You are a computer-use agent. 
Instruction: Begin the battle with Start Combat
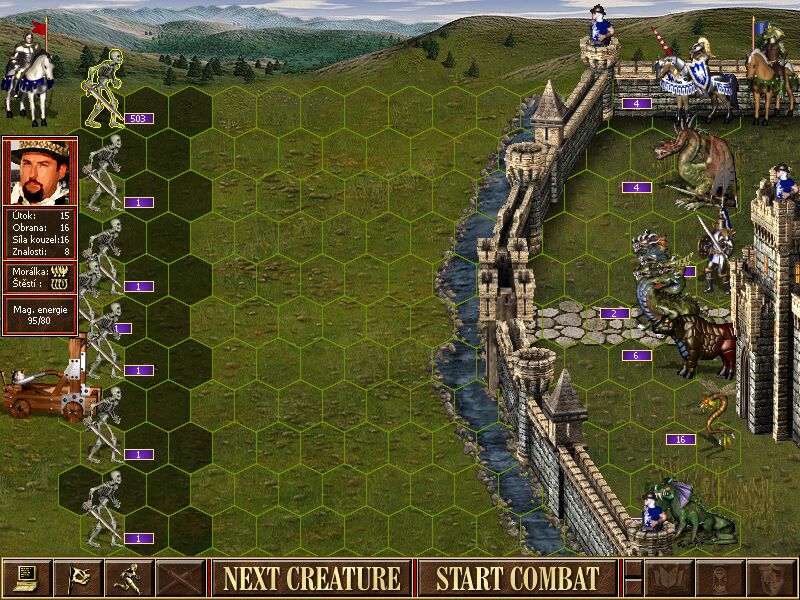(517, 578)
